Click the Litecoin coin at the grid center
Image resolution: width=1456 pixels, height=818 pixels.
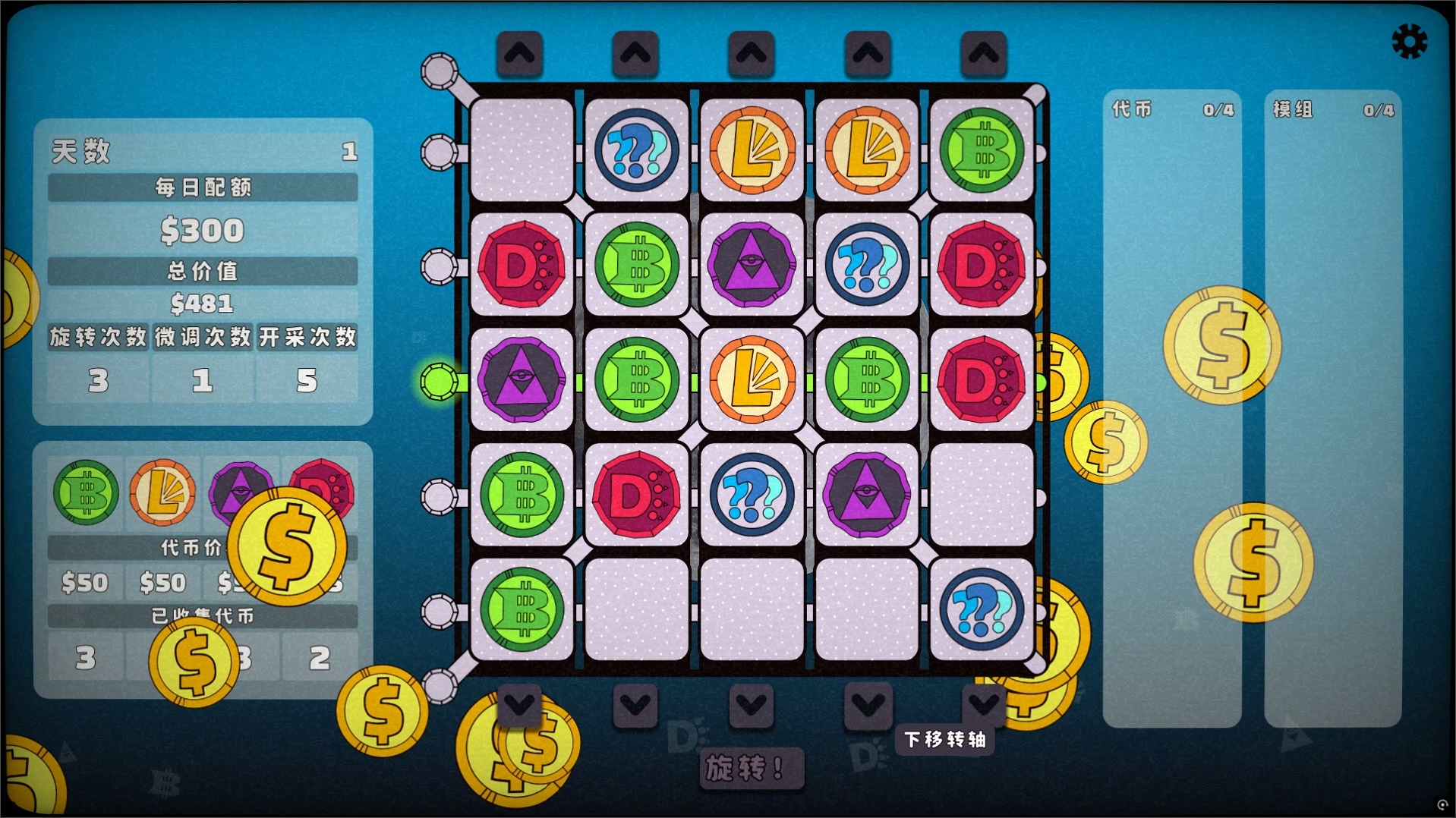tap(752, 381)
